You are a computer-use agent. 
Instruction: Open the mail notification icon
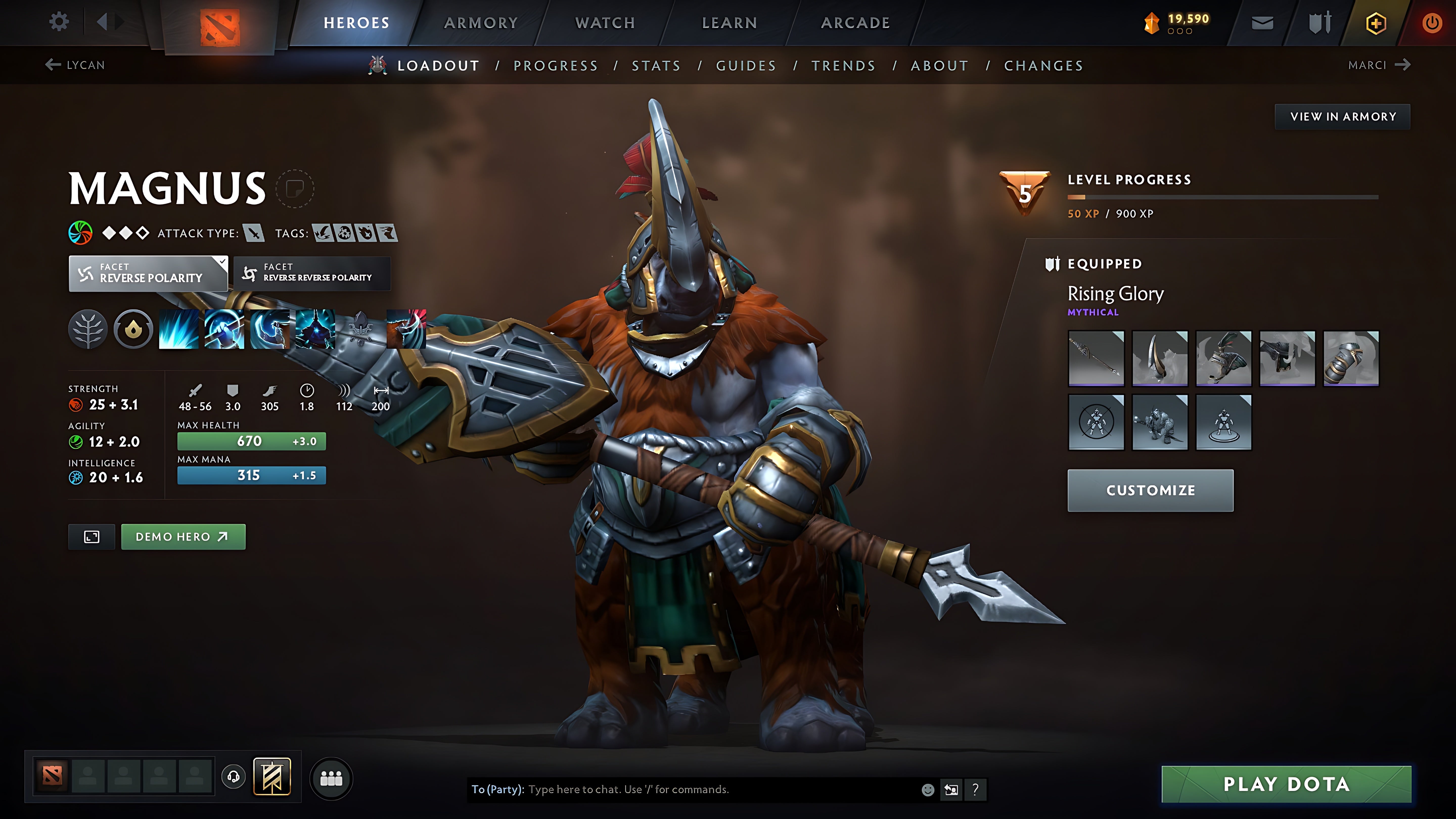pos(1263,22)
